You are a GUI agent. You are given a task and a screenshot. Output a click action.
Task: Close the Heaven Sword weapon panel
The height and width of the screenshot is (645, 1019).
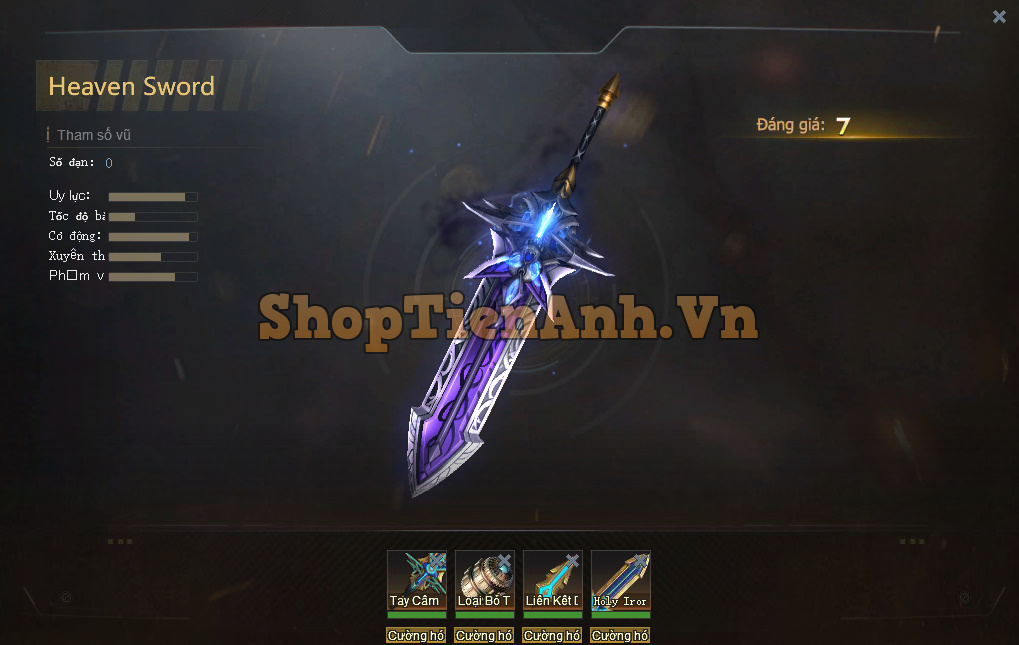[999, 16]
